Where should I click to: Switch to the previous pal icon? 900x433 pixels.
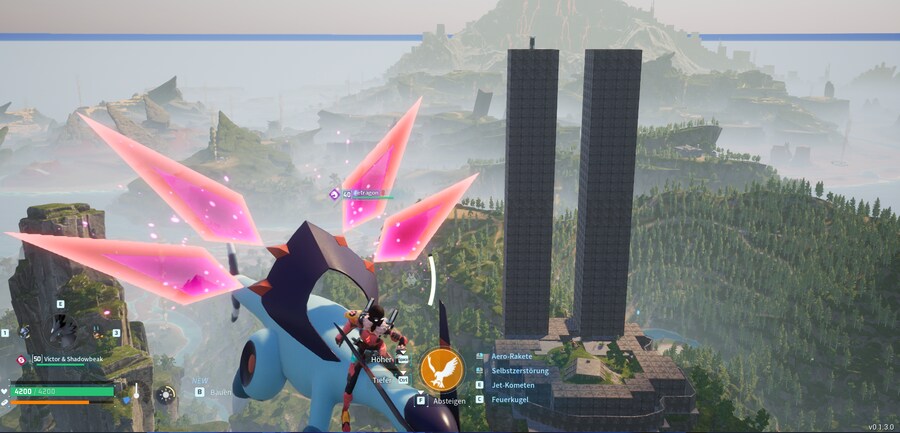pos(24,332)
